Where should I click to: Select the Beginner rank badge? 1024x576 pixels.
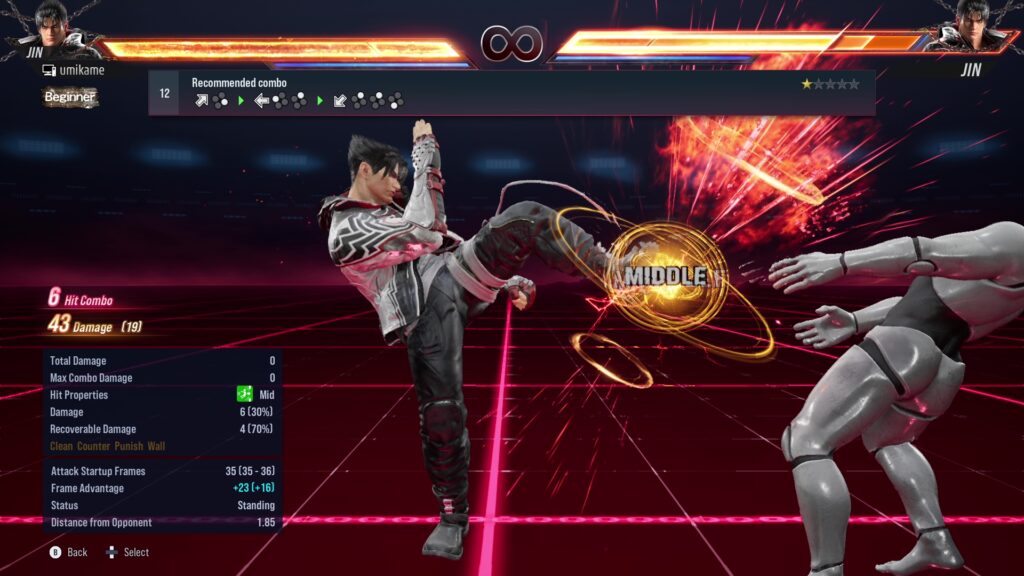tap(70, 97)
